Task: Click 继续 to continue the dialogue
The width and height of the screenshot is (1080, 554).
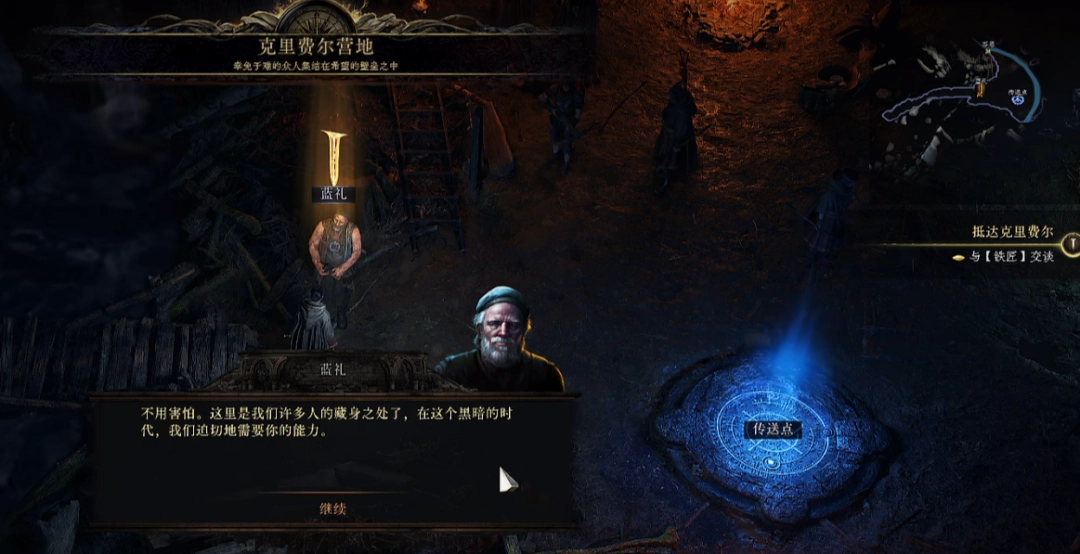Action: pos(333,508)
